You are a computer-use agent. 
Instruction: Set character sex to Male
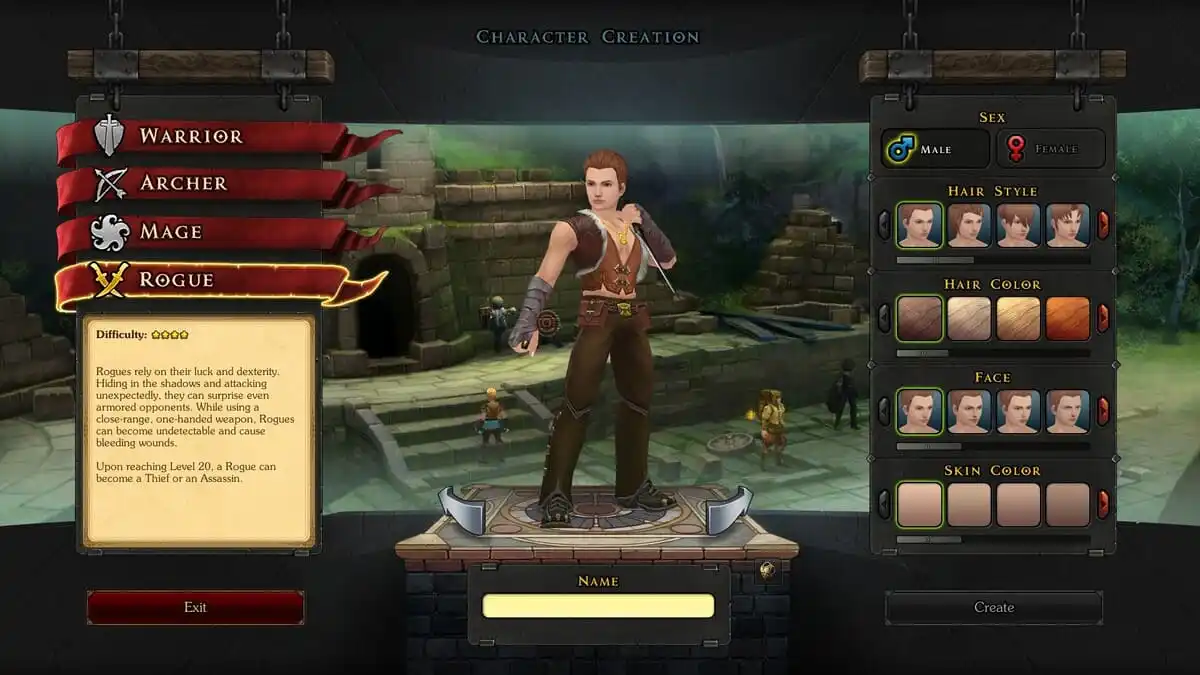click(x=935, y=149)
